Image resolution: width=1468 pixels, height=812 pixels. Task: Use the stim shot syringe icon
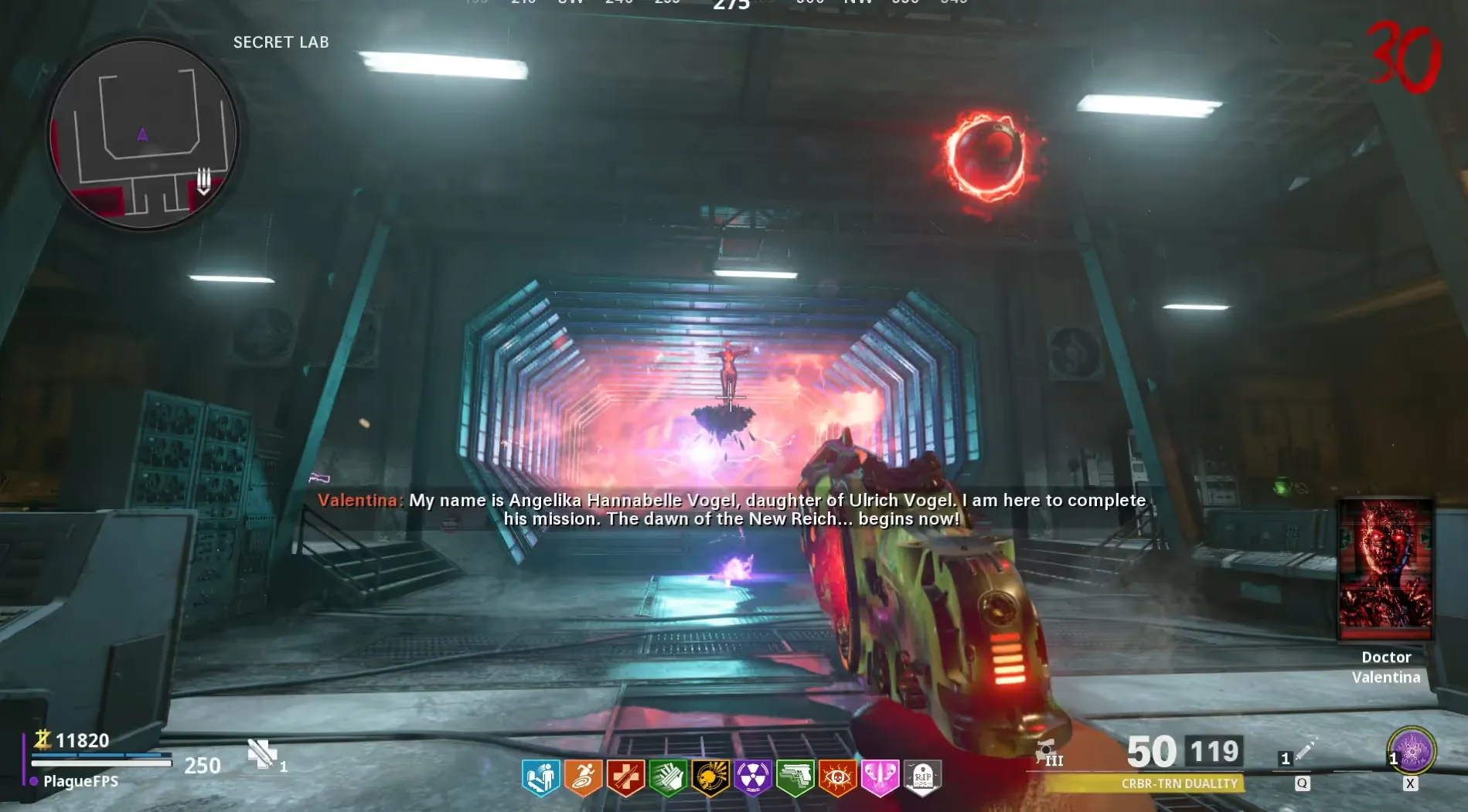point(1305,751)
